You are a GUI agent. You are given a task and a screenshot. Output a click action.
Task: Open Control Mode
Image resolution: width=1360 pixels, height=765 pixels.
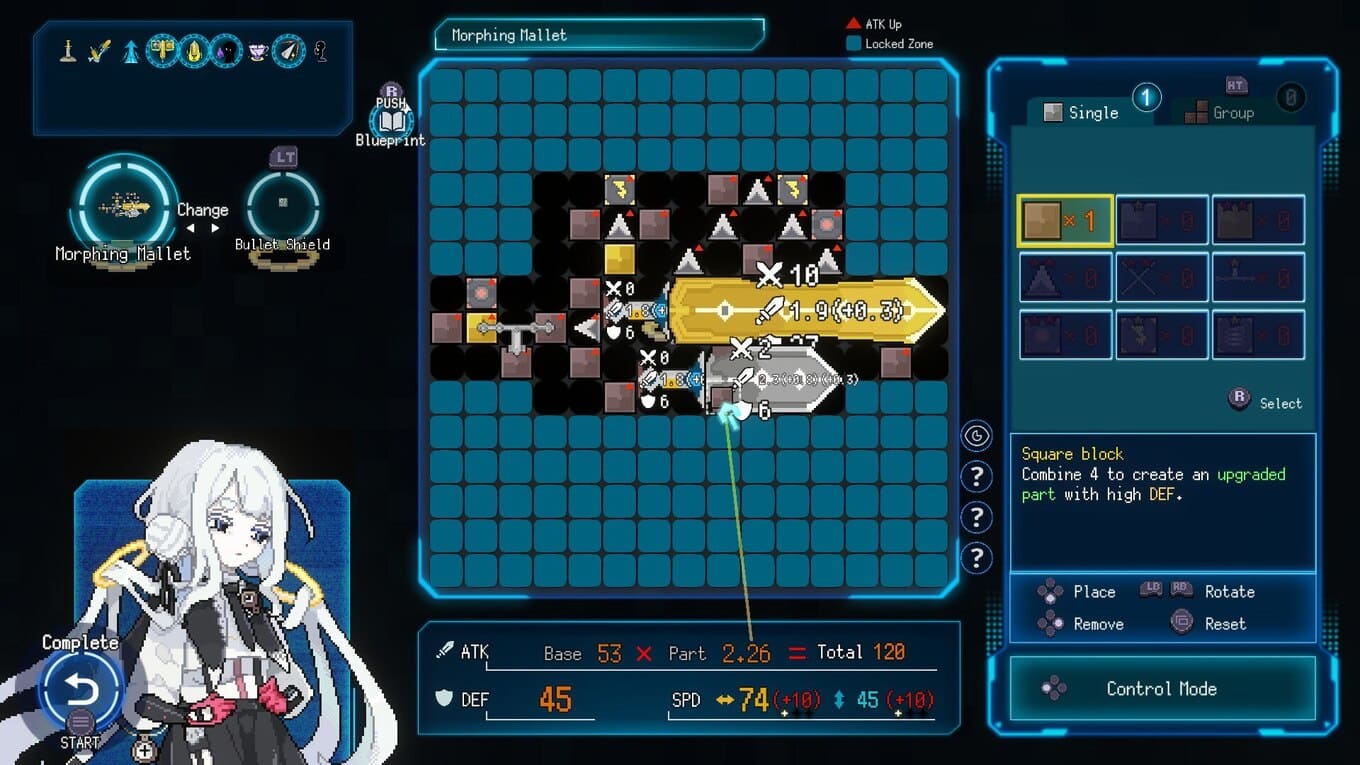pyautogui.click(x=1161, y=689)
